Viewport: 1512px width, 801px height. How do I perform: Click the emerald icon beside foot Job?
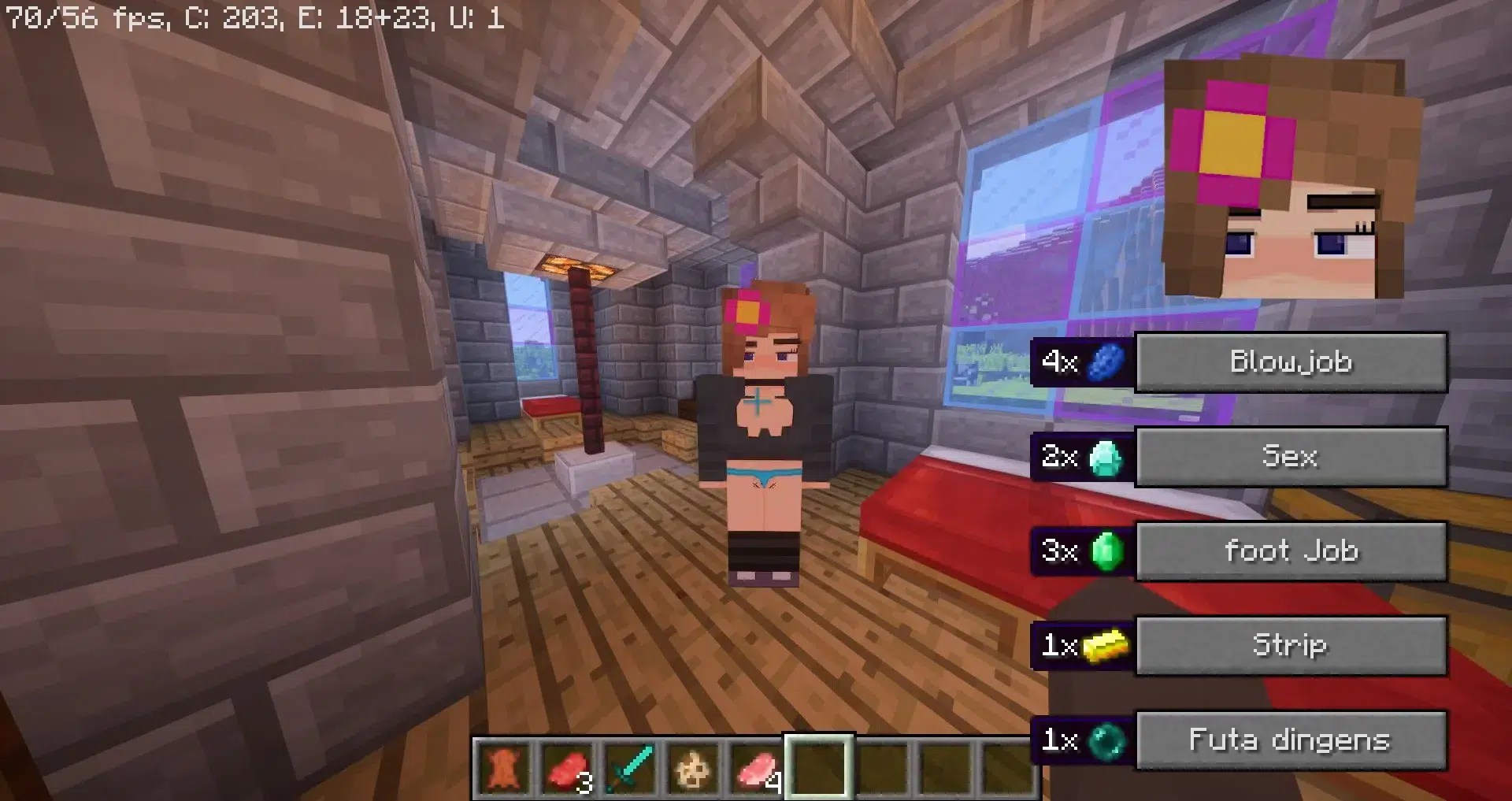1106,551
